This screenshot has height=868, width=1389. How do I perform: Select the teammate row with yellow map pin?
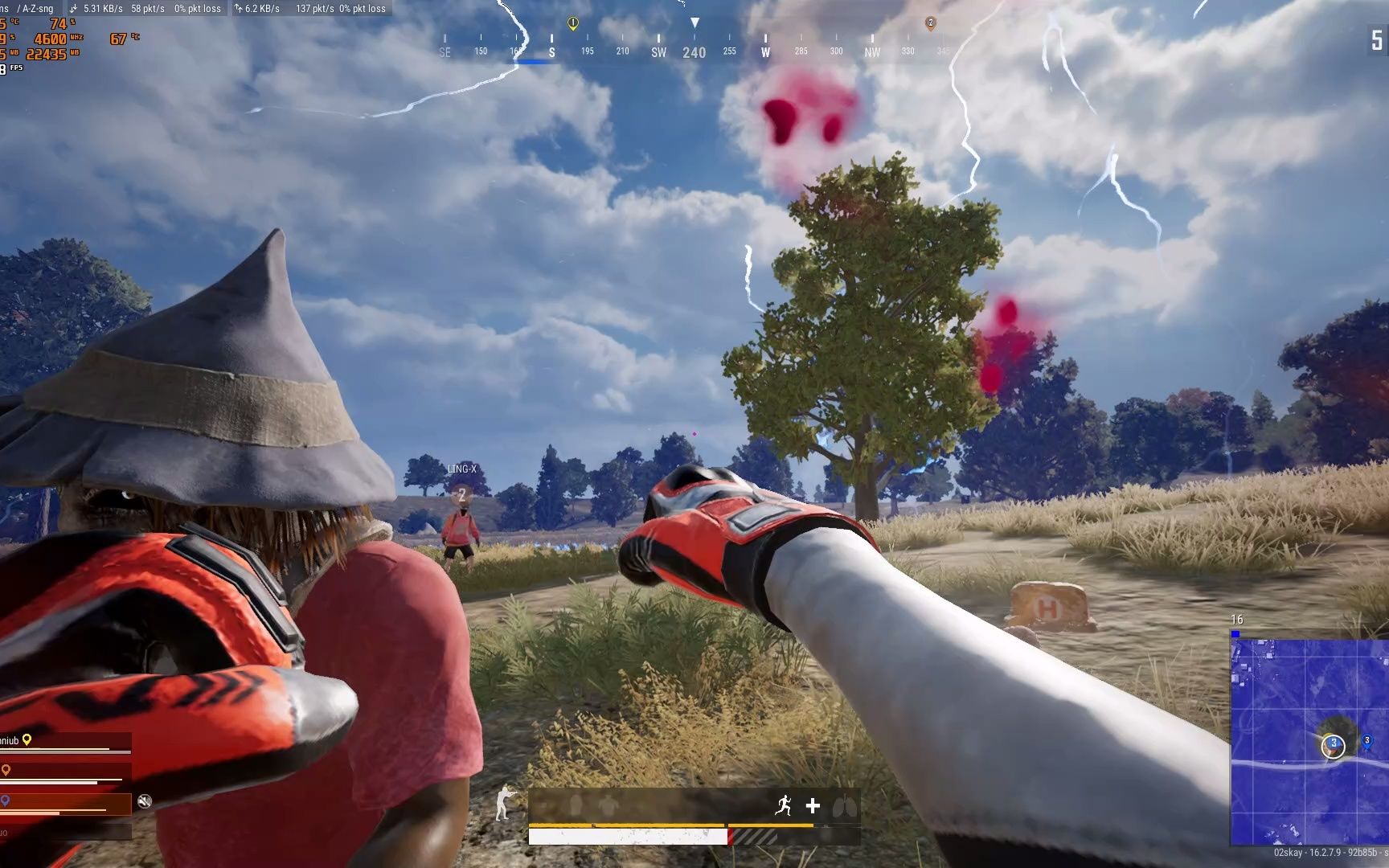click(64, 742)
